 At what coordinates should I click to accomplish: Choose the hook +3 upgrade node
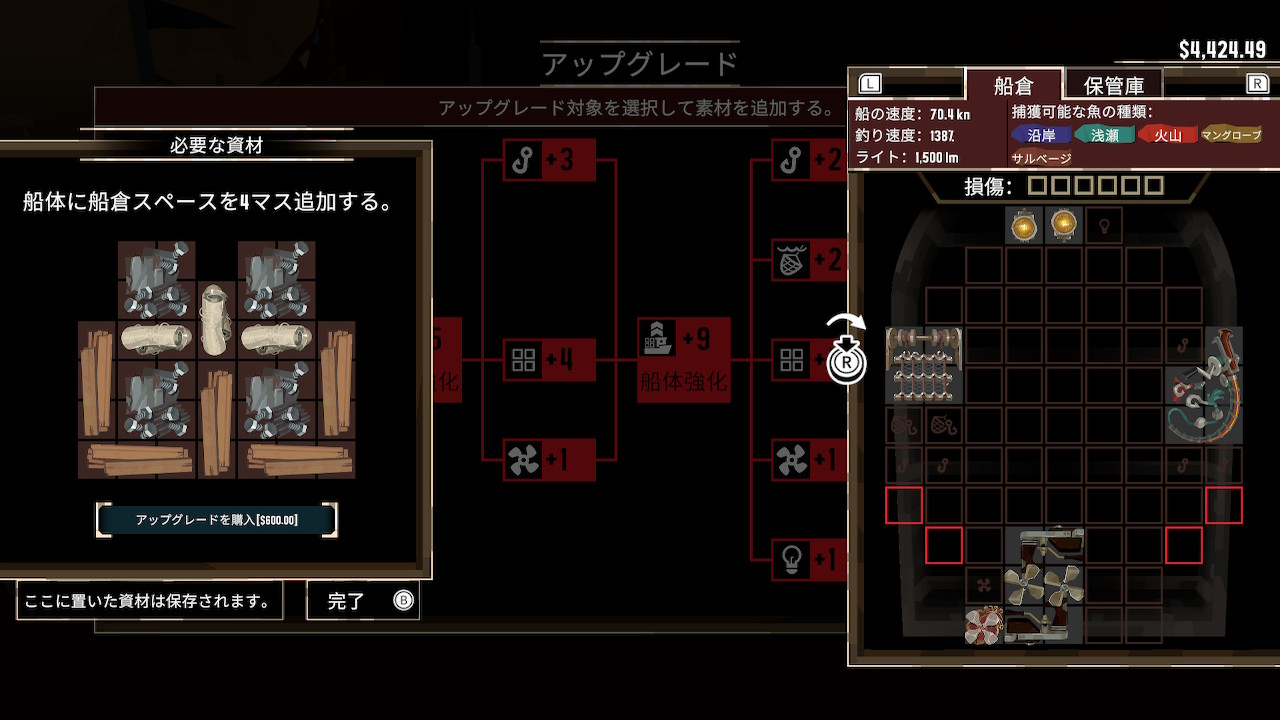click(549, 160)
